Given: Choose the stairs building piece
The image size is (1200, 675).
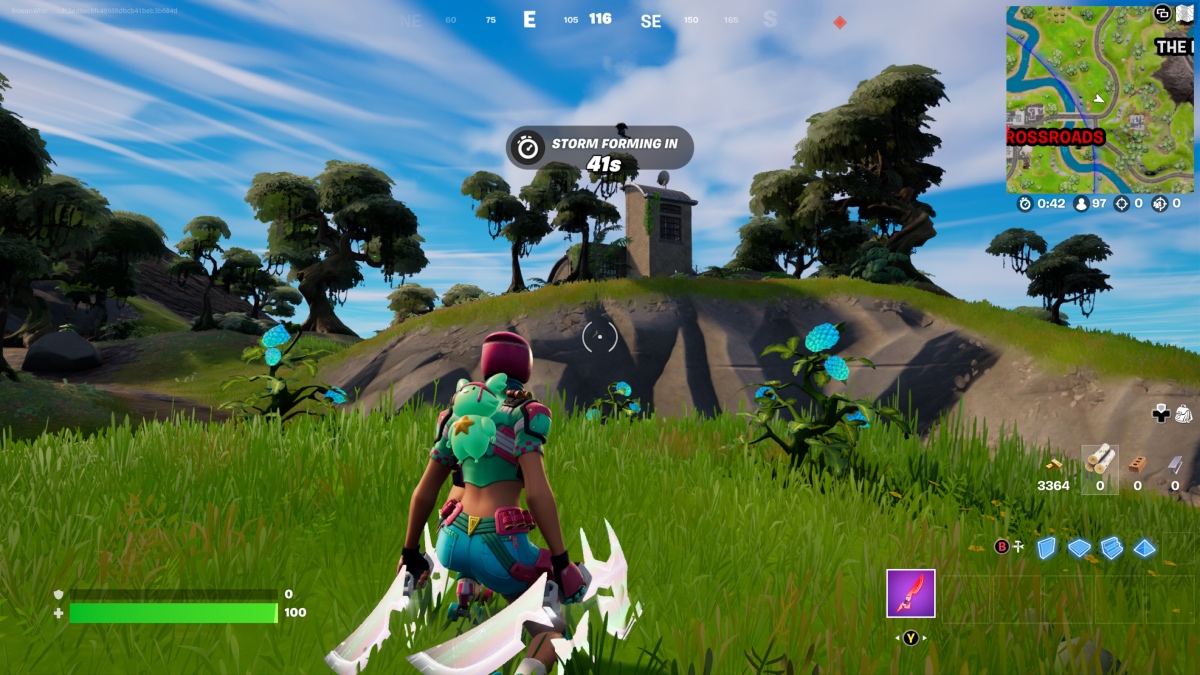Looking at the screenshot, I should 1112,548.
